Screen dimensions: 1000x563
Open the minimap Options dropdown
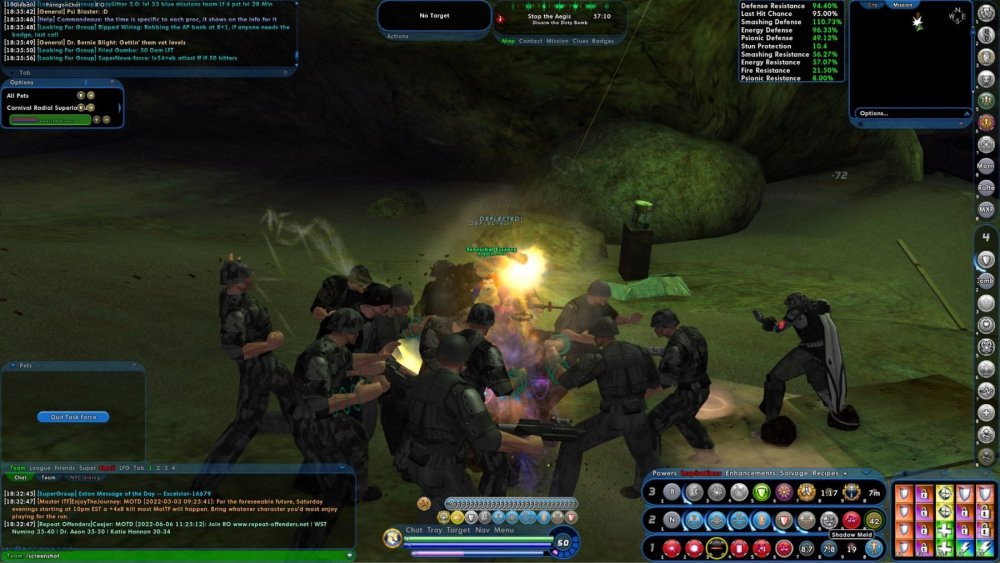[x=873, y=113]
